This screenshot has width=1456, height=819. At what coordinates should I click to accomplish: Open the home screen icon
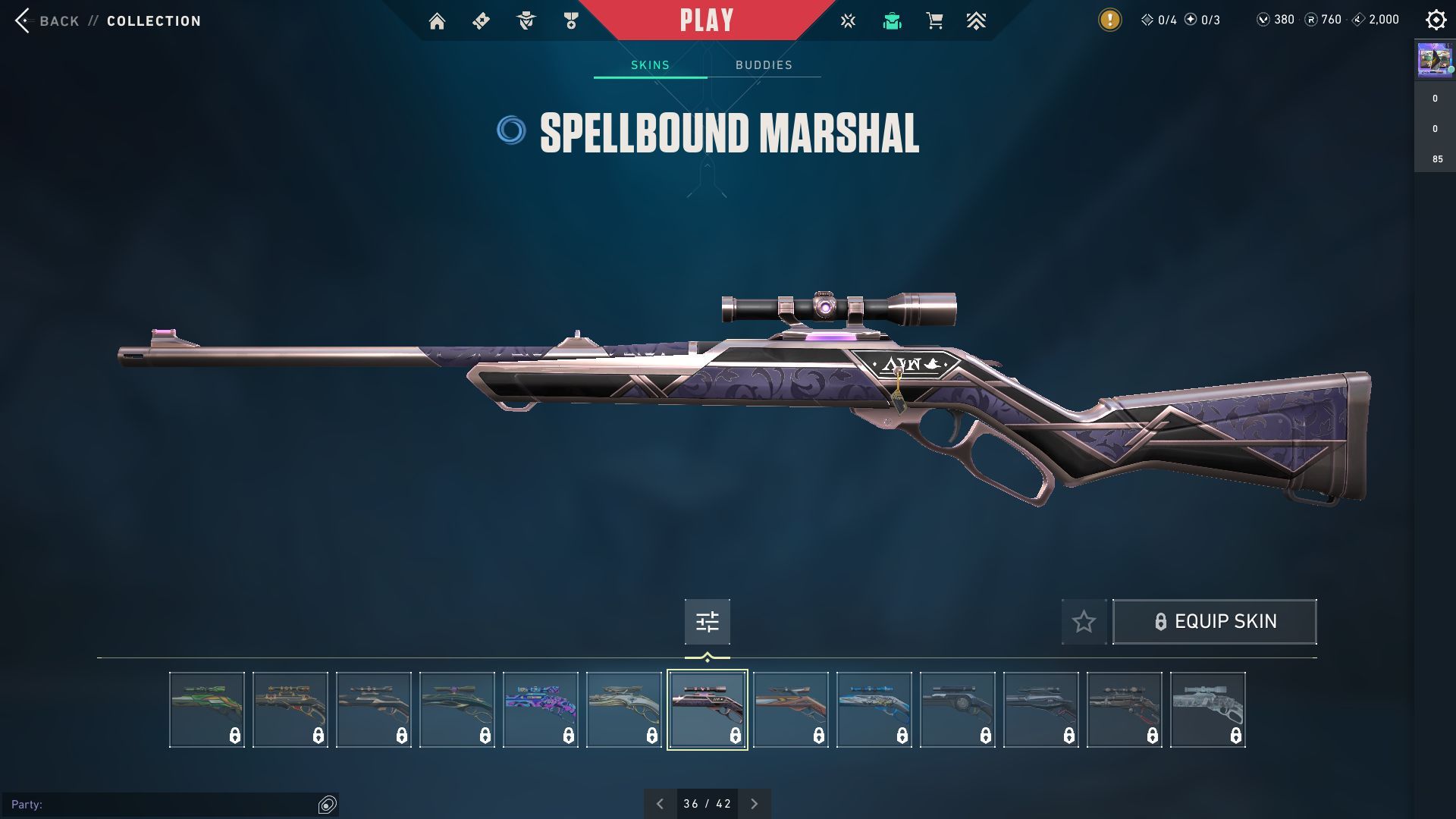pos(437,21)
